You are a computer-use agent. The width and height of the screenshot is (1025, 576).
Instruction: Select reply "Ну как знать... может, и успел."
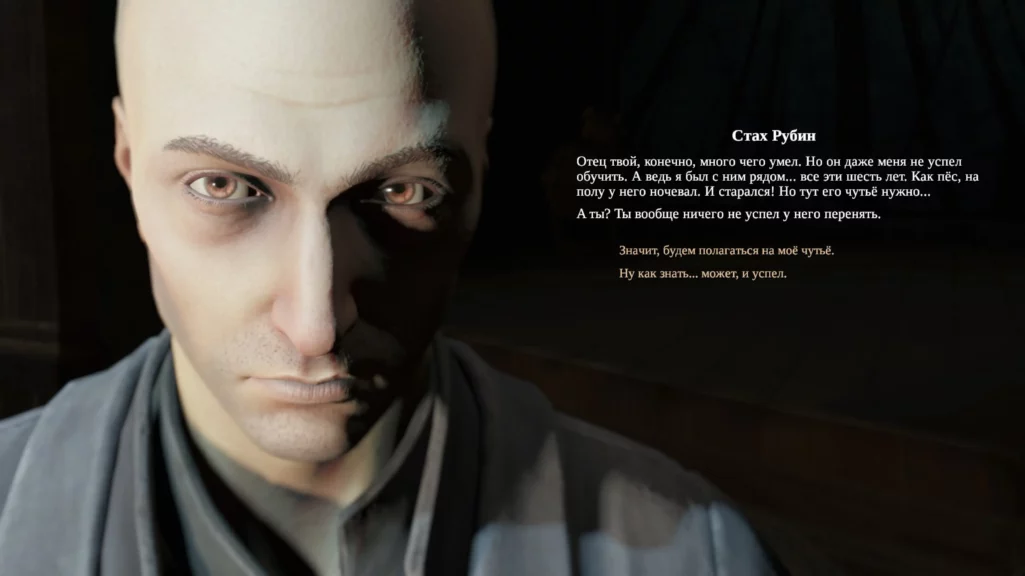click(702, 274)
